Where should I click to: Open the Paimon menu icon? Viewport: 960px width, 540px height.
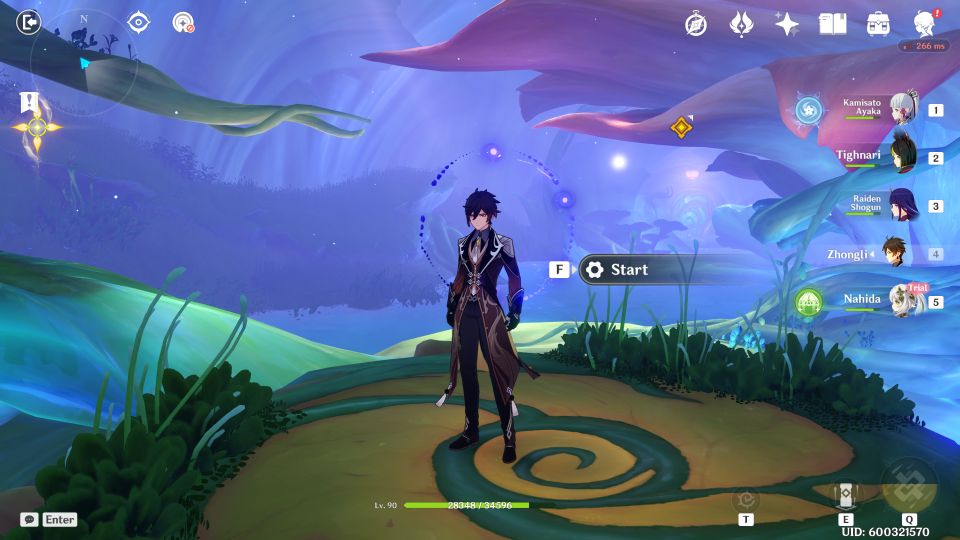[924, 24]
